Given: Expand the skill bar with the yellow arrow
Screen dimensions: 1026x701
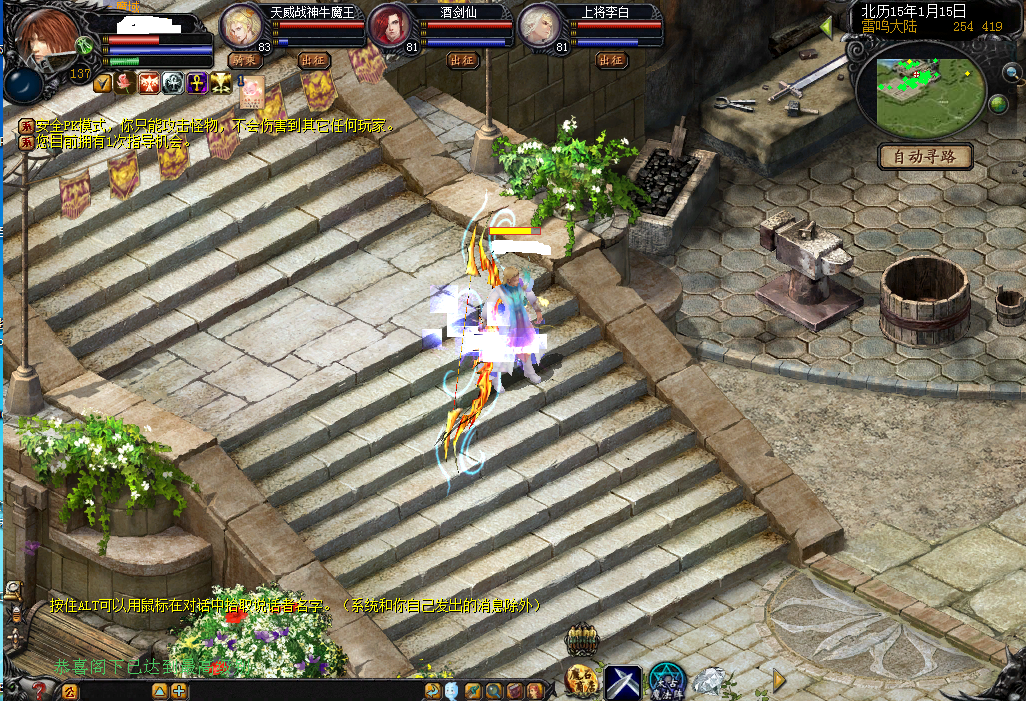Looking at the screenshot, I should pos(779,680).
